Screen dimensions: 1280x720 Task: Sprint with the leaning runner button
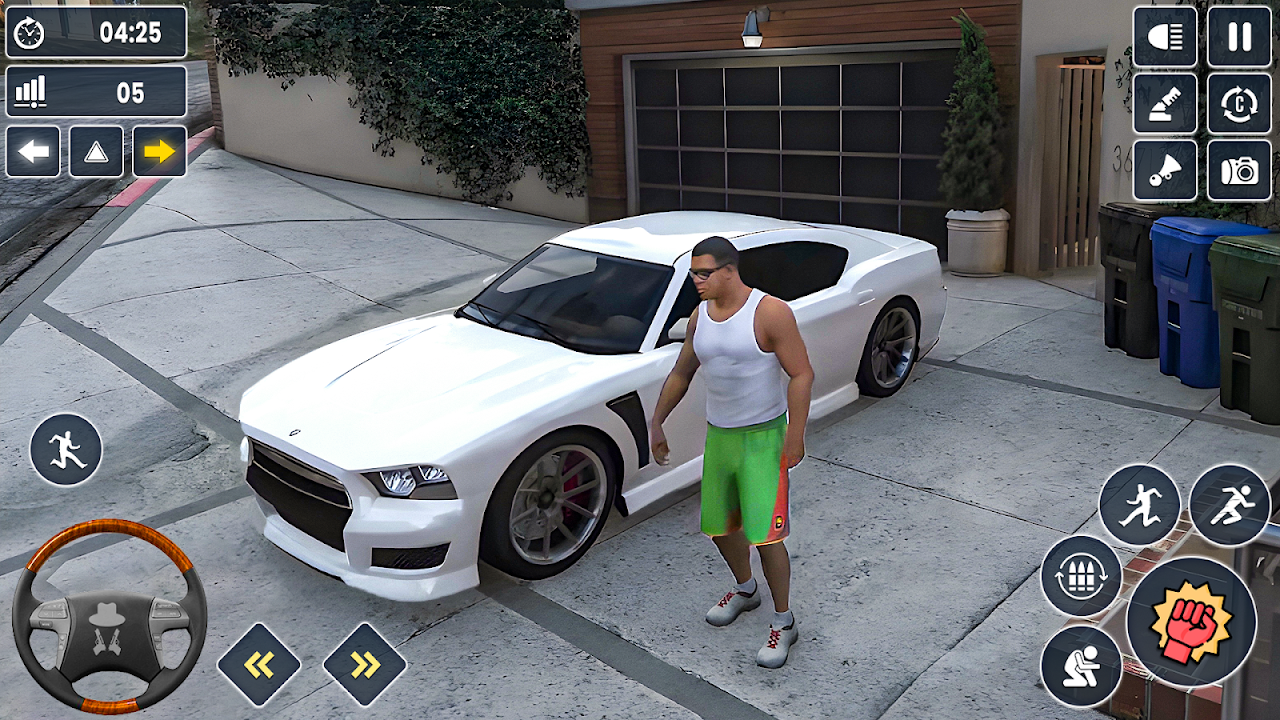pos(1230,505)
